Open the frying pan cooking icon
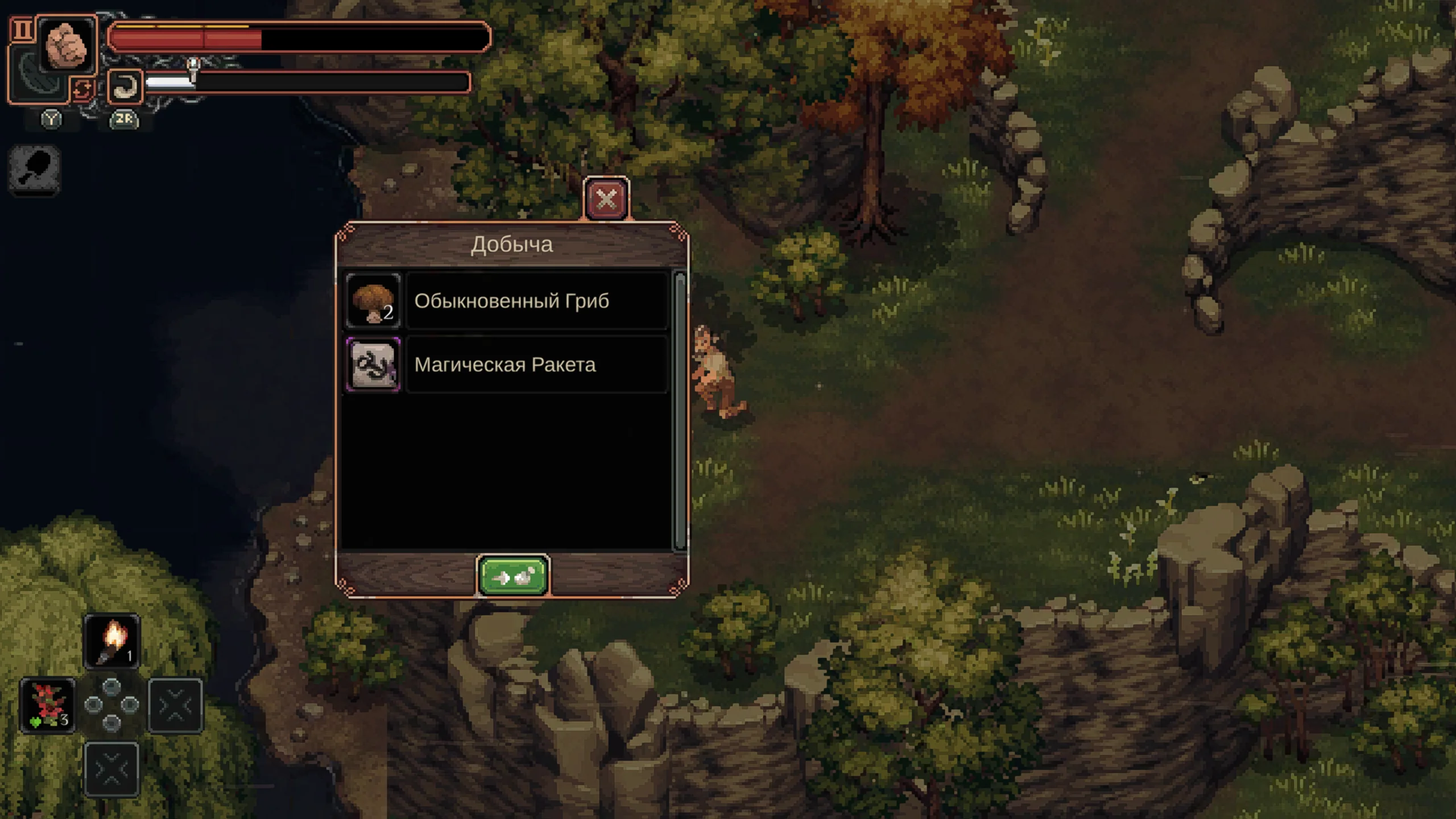 tap(35, 169)
